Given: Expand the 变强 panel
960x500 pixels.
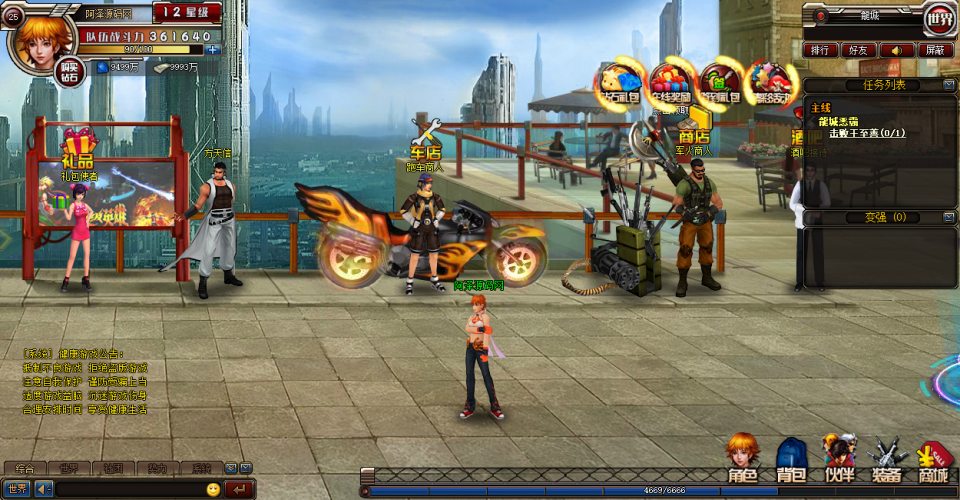Looking at the screenshot, I should (946, 217).
